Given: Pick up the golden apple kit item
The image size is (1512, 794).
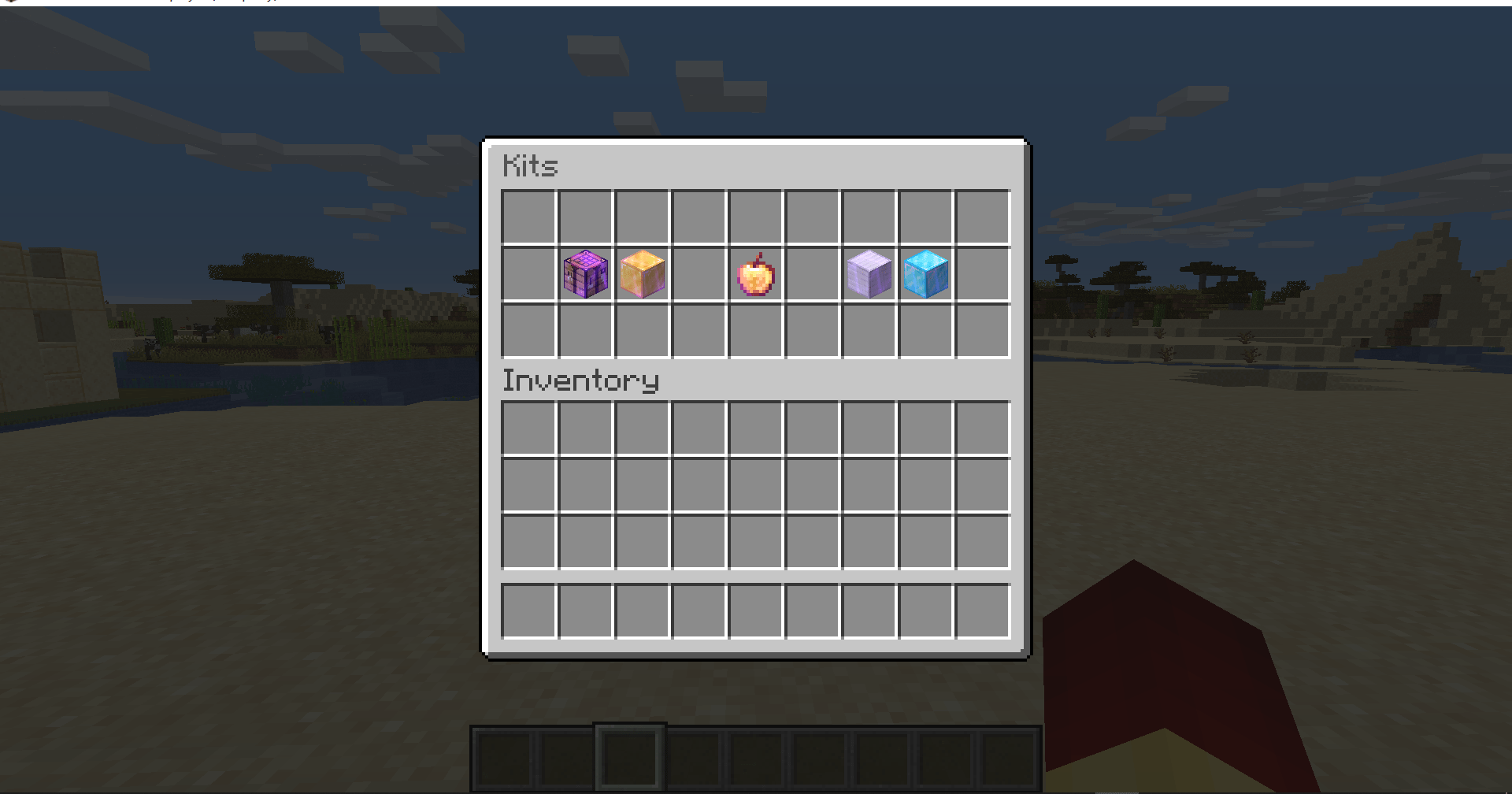Looking at the screenshot, I should tap(755, 273).
